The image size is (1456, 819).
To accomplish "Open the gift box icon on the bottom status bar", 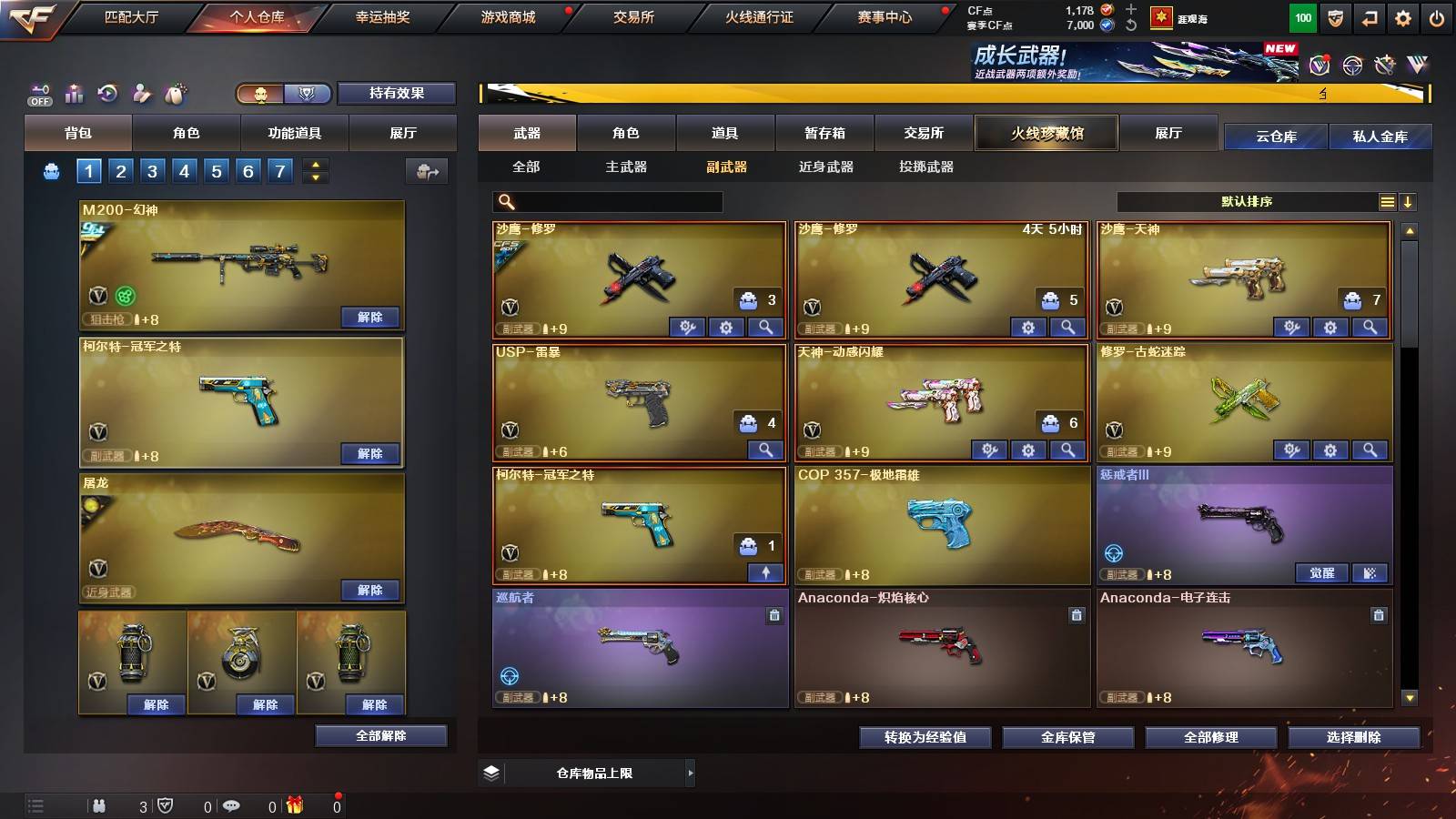I will tap(294, 804).
